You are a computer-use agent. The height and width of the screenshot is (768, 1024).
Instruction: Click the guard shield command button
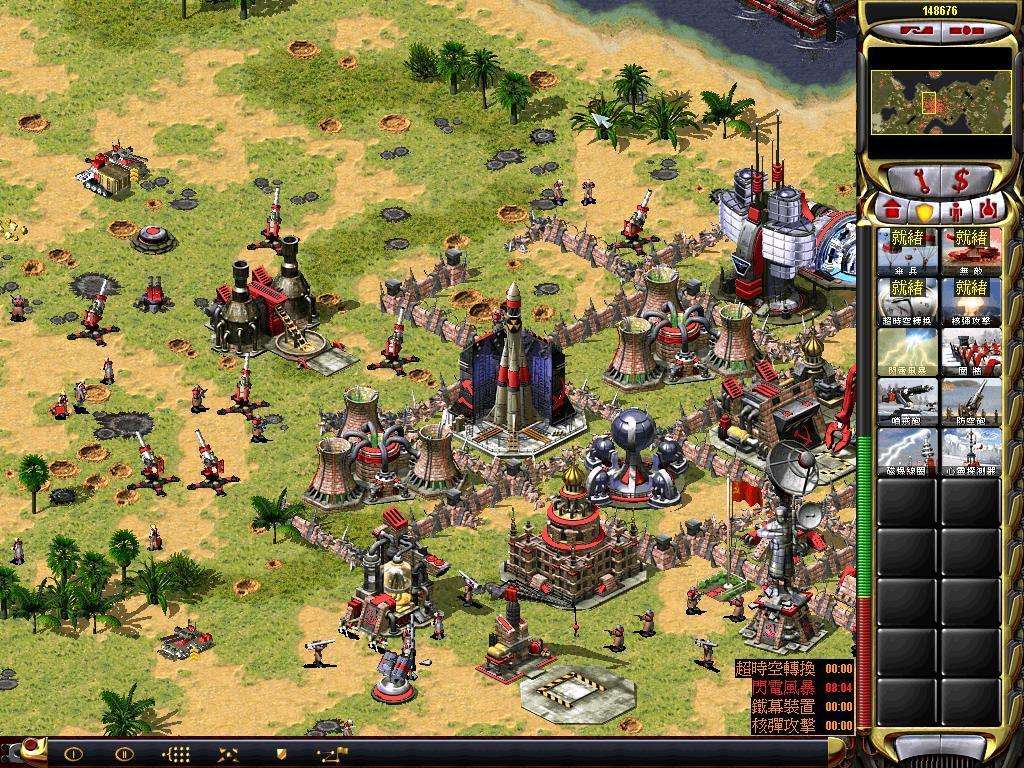[x=281, y=754]
